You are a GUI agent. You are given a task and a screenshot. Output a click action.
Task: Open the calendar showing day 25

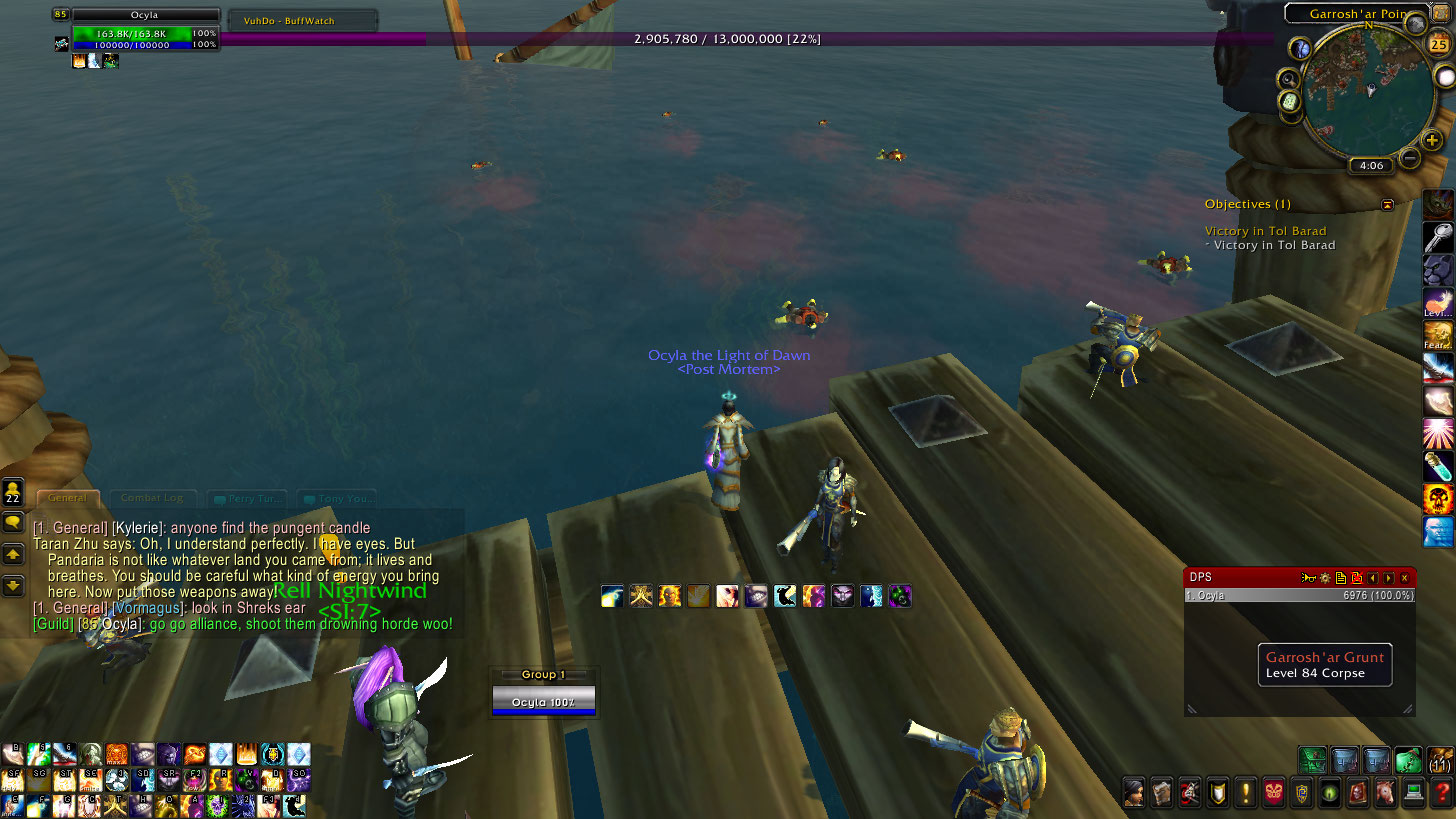coord(1439,44)
